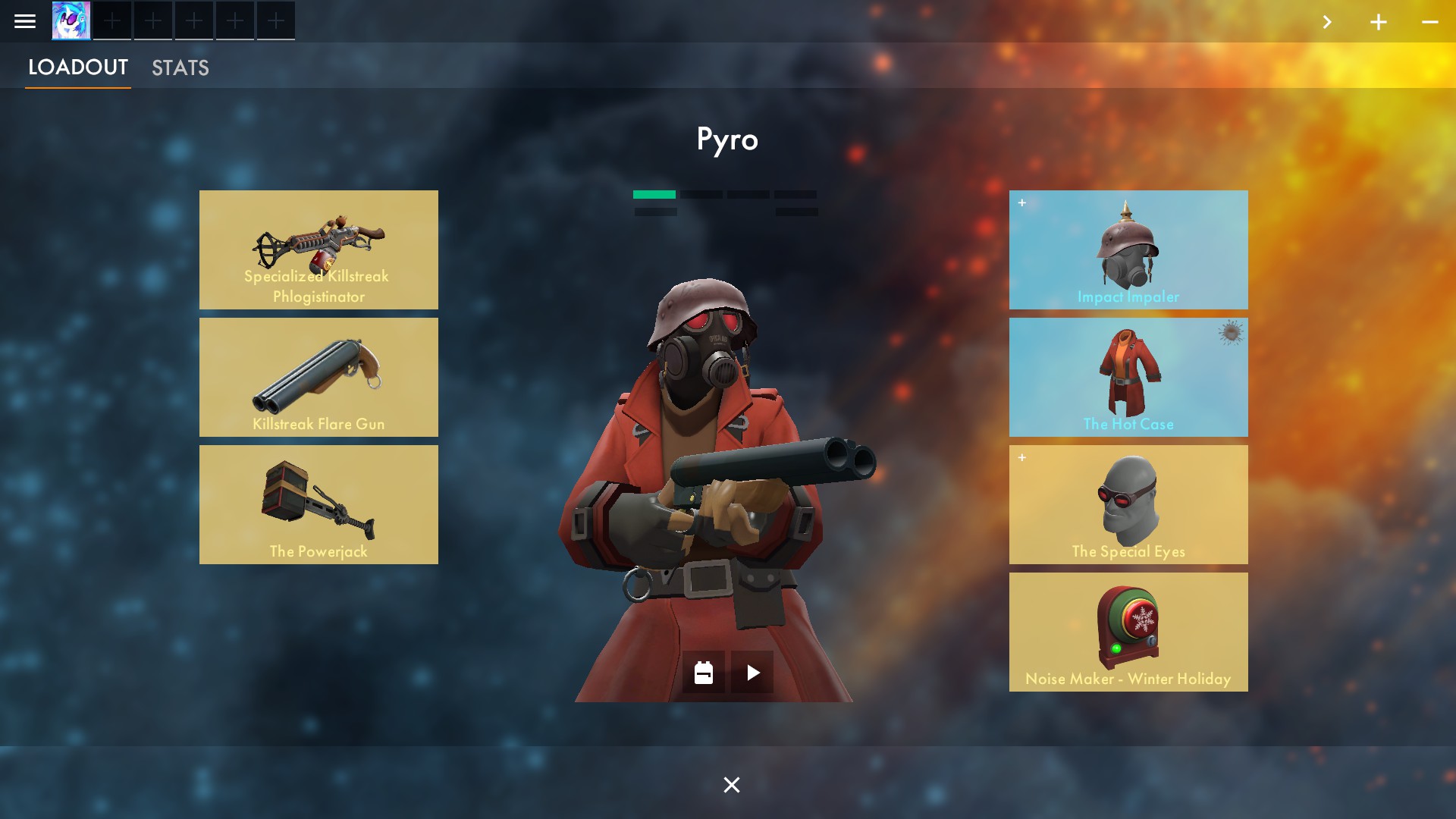The image size is (1456, 819).
Task: Select the DJ pony avatar thumbnail
Action: [71, 20]
